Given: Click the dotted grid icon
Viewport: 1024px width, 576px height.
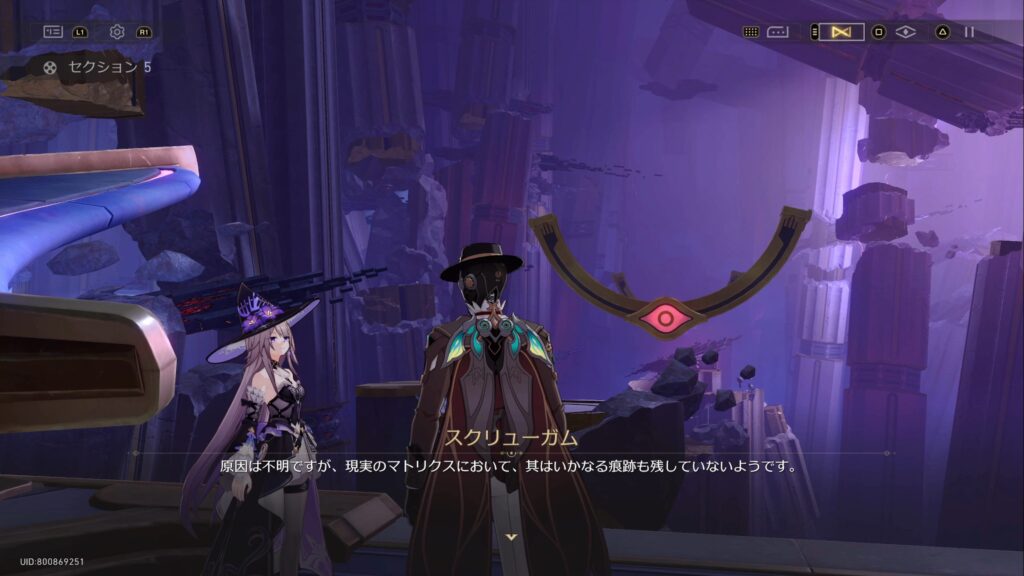Looking at the screenshot, I should pyautogui.click(x=751, y=32).
